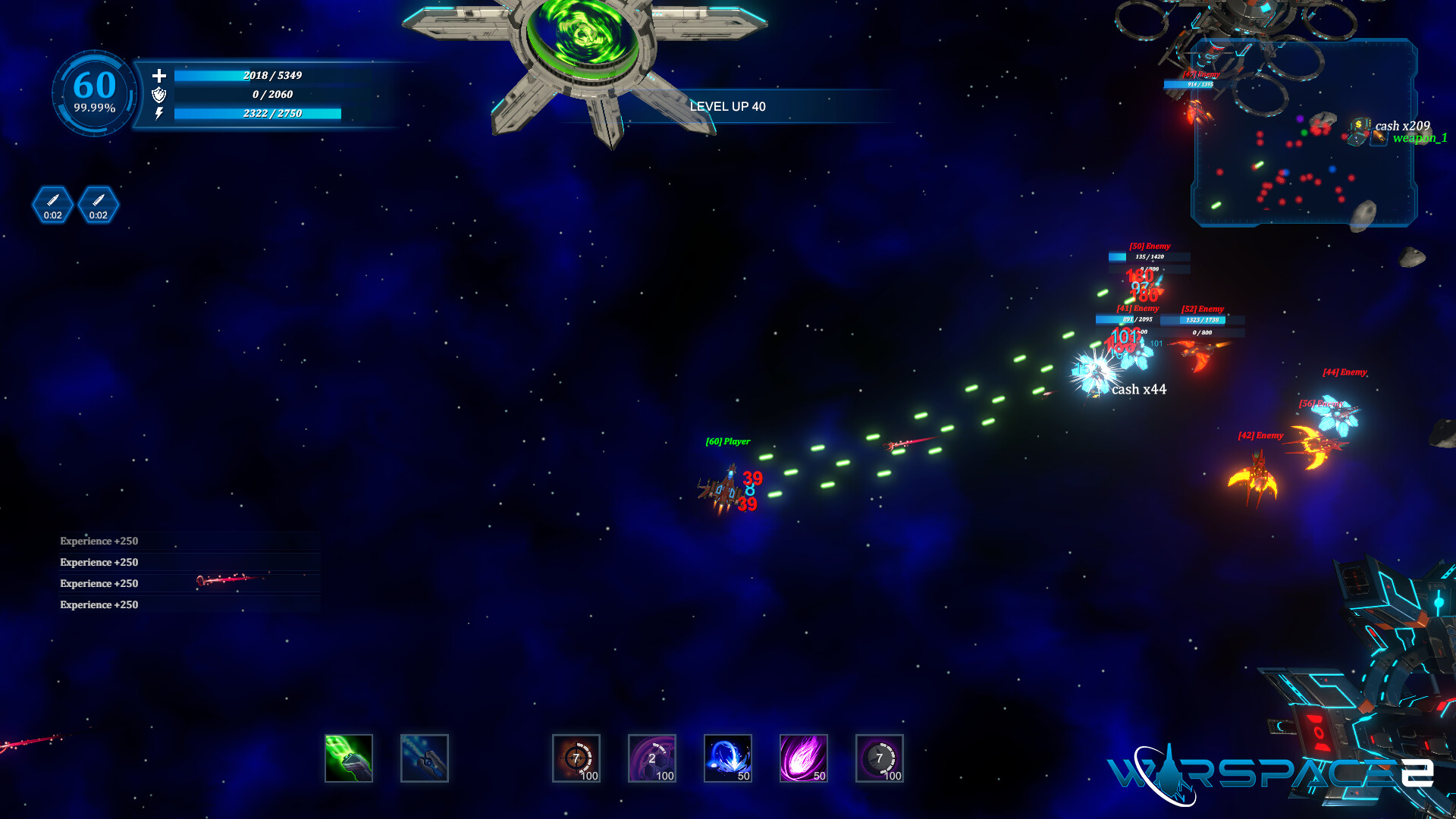Trigger the blue energy slash ability

[728, 758]
